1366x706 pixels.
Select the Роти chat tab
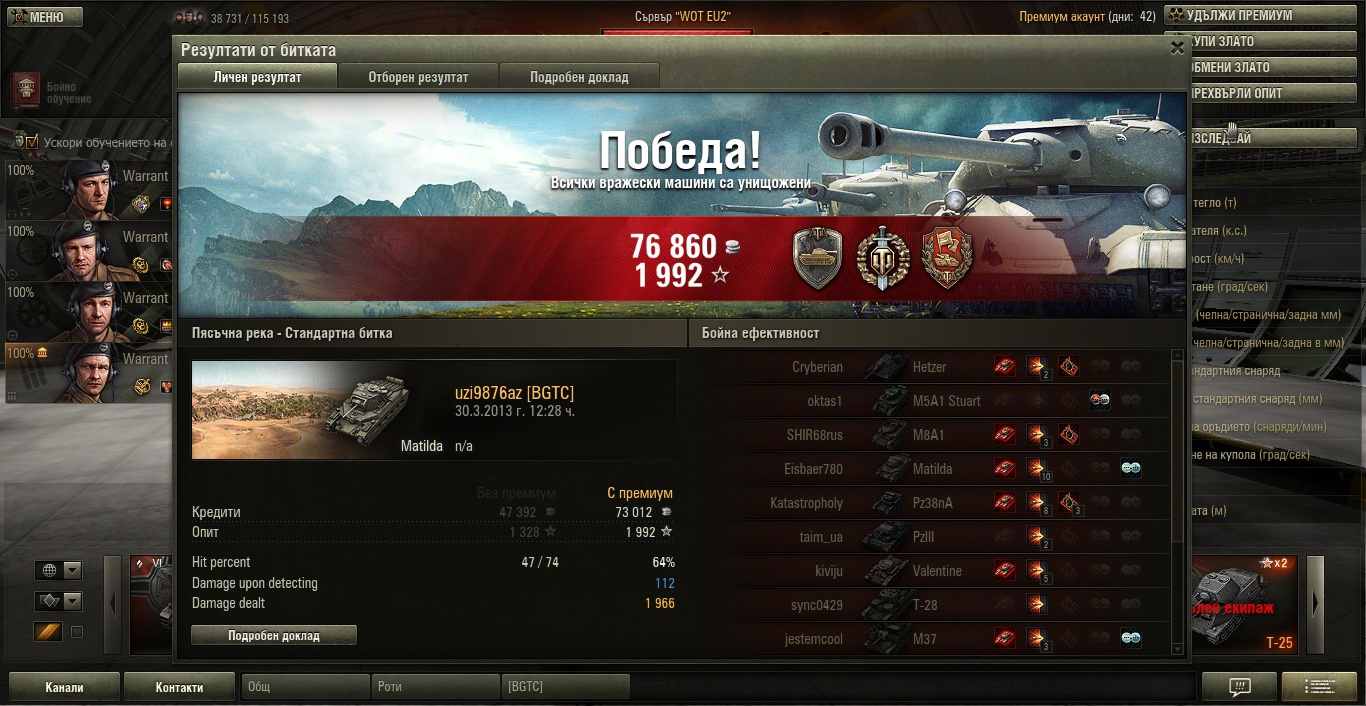(435, 687)
